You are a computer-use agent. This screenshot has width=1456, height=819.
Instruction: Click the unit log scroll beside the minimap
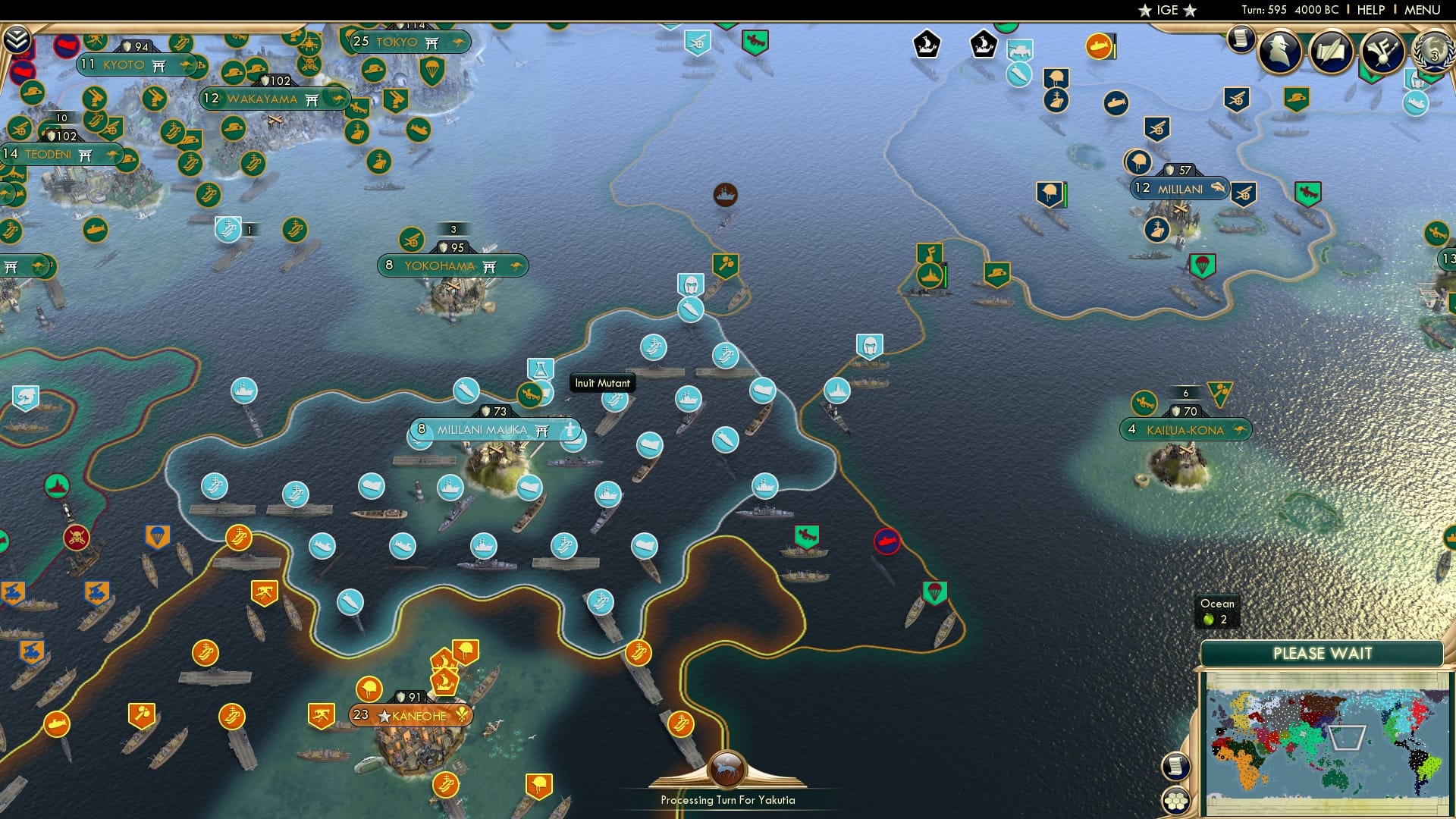tap(1175, 766)
